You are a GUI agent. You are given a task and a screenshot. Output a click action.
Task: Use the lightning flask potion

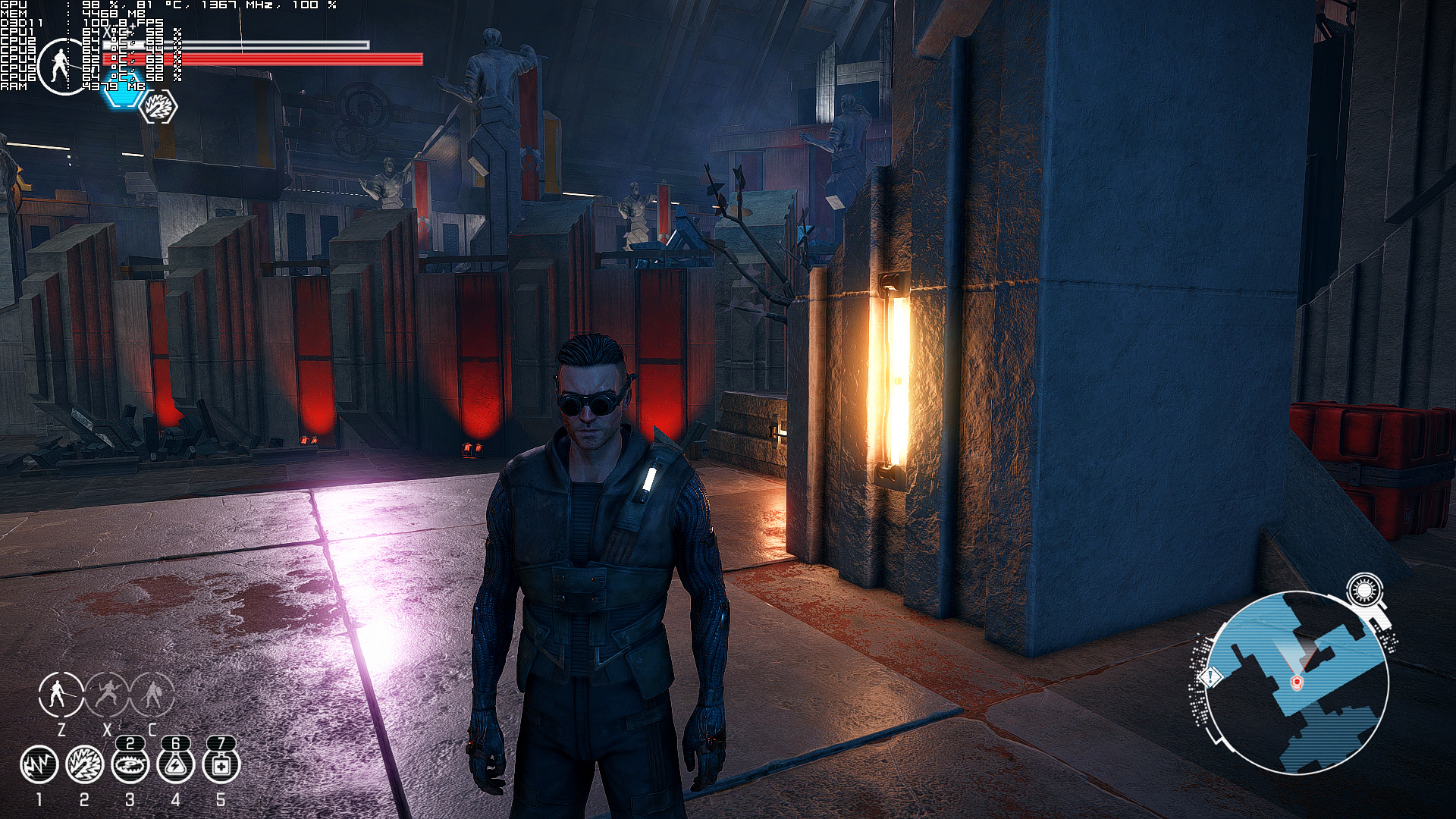point(175,765)
